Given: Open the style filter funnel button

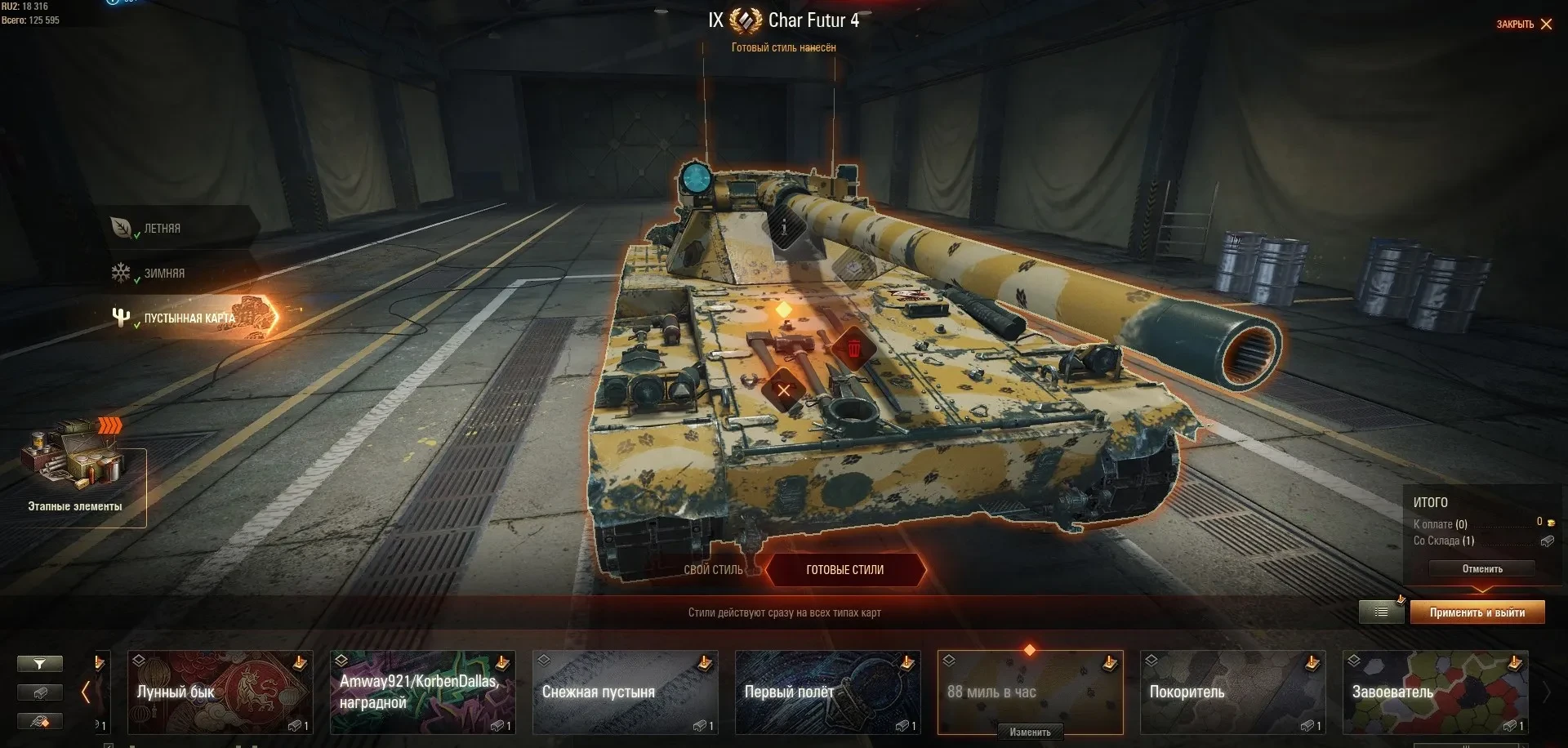Looking at the screenshot, I should coord(39,664).
